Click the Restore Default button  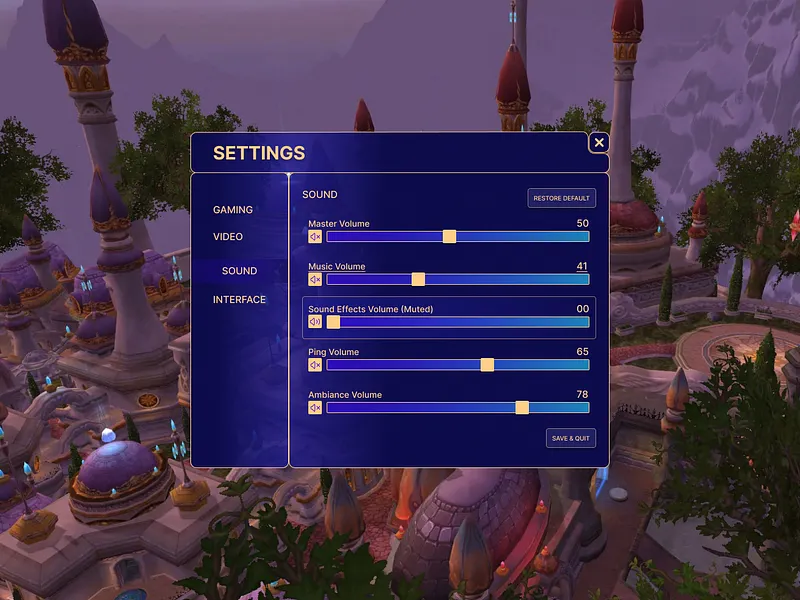(561, 198)
